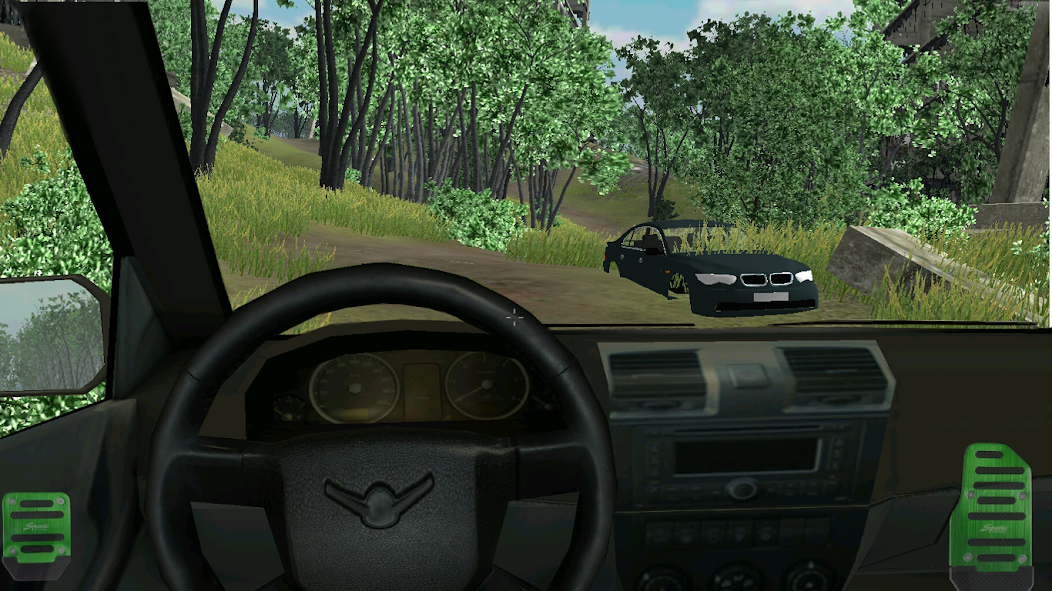
Task: Tap the green gas pedal on the right
Action: click(995, 509)
